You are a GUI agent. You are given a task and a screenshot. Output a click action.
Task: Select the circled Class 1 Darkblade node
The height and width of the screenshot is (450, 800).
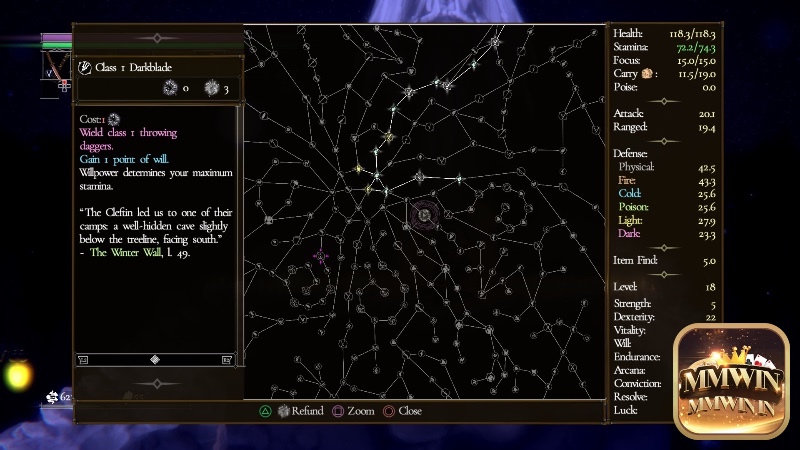(424, 213)
